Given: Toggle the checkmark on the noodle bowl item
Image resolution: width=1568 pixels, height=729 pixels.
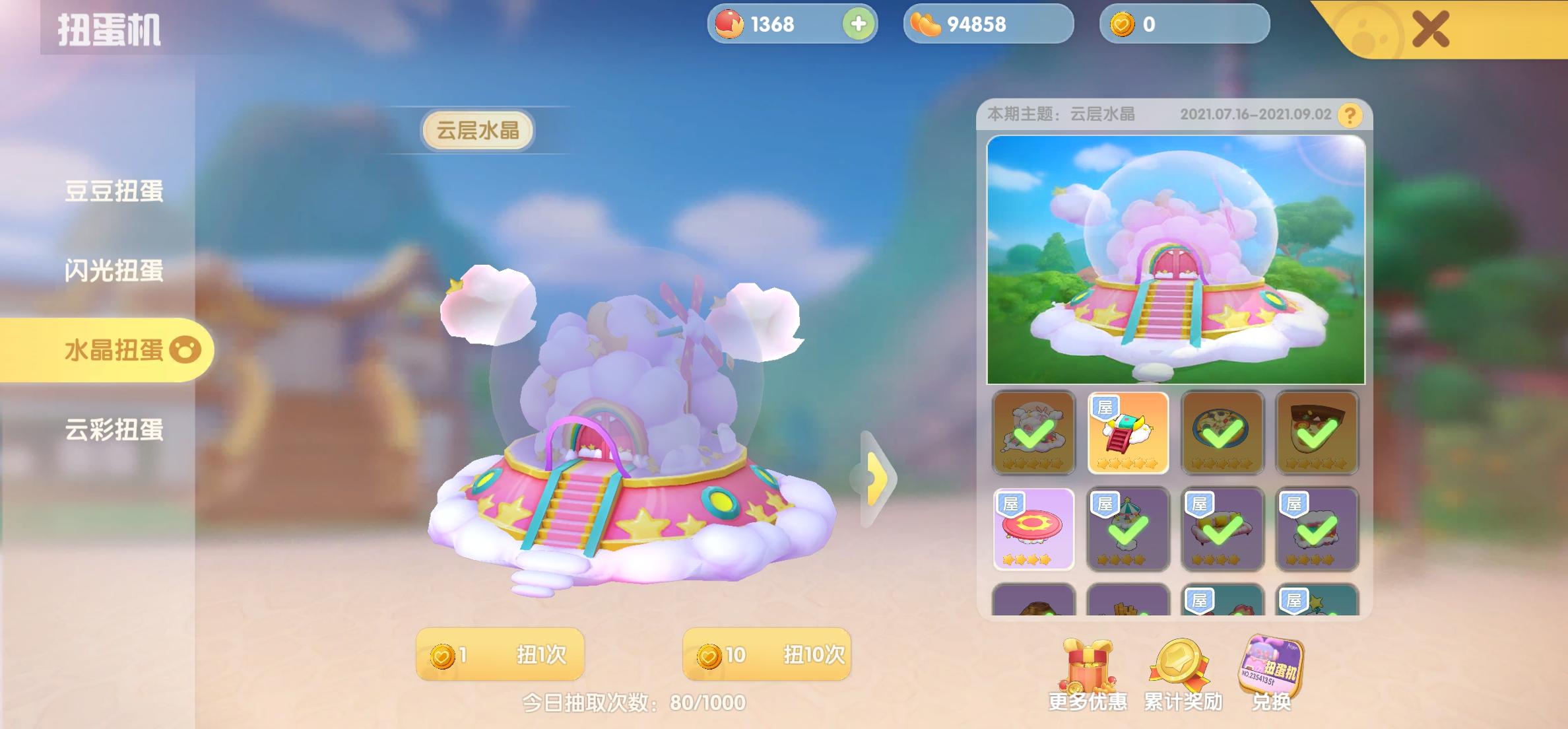Looking at the screenshot, I should [1222, 433].
